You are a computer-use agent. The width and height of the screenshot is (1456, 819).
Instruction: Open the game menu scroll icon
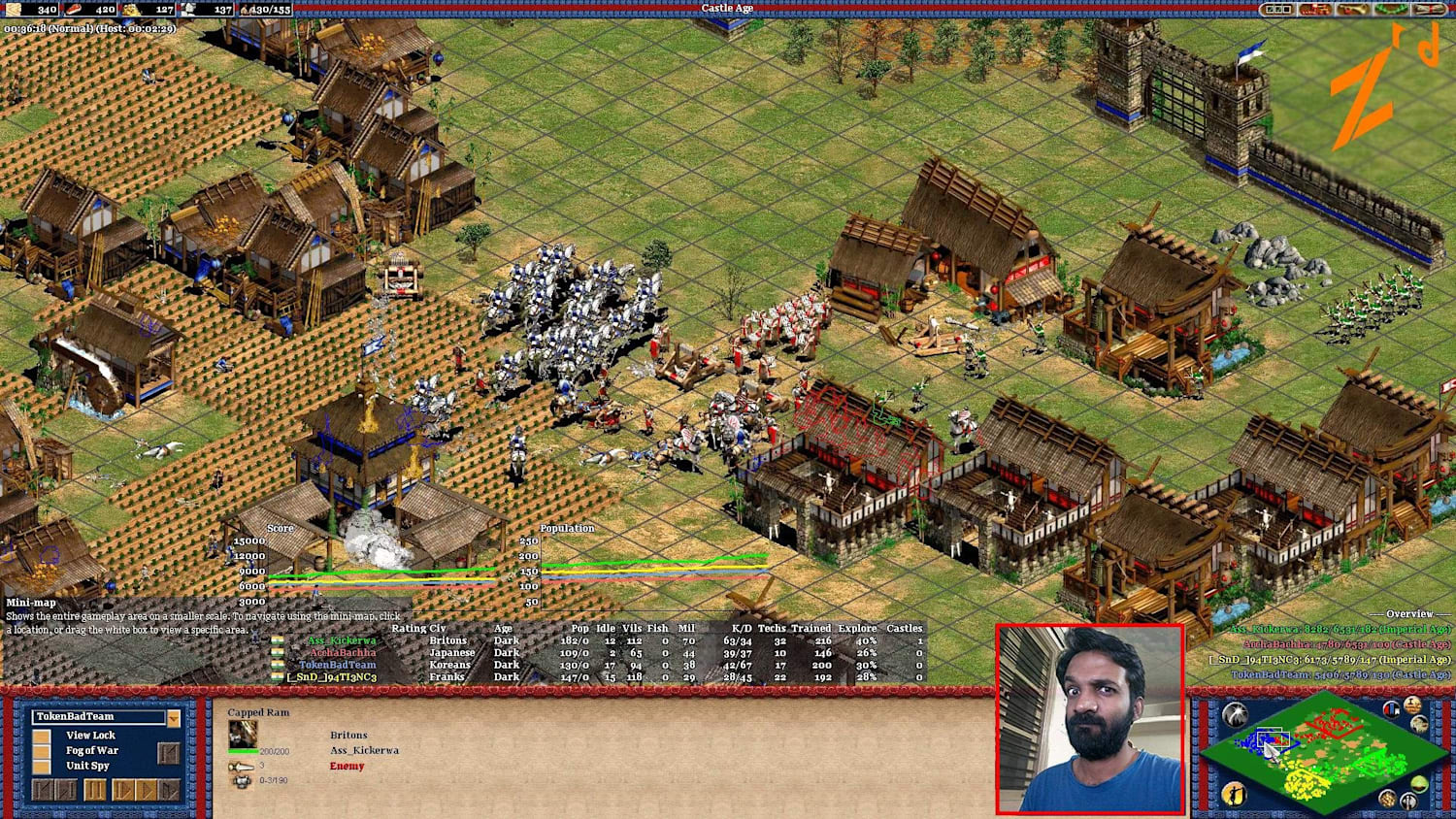pos(1429,9)
